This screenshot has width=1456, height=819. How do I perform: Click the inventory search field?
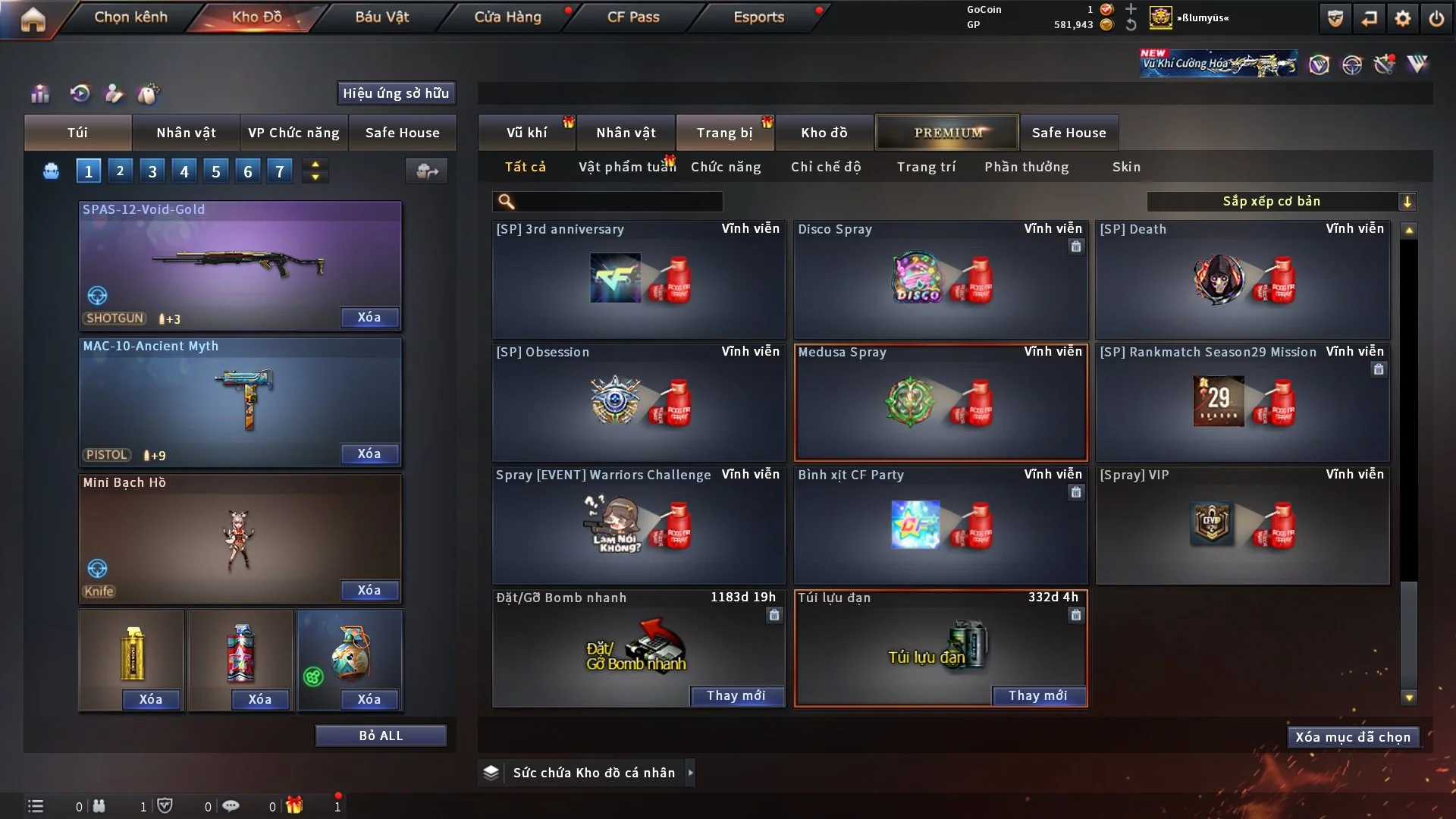[618, 202]
